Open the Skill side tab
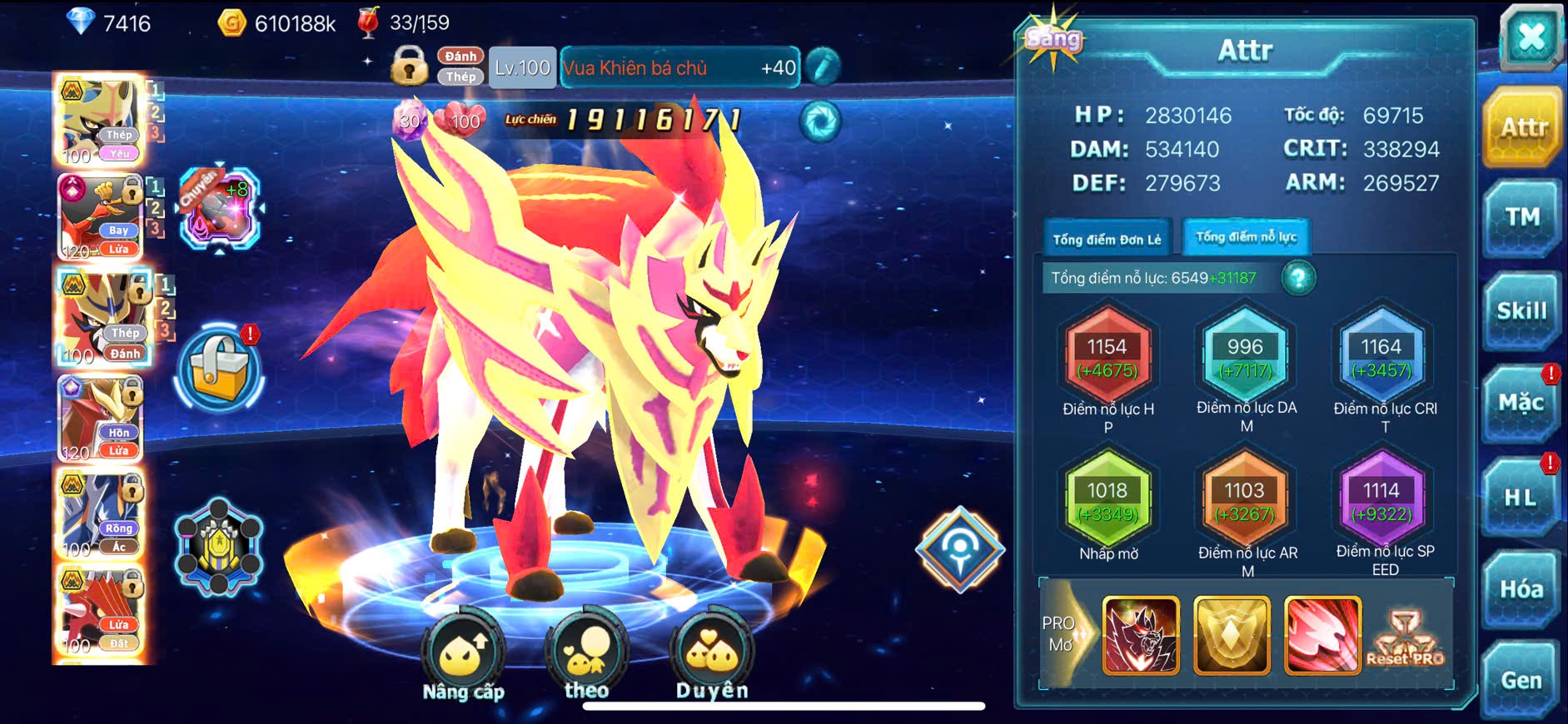The width and height of the screenshot is (1568, 724). pos(1521,311)
